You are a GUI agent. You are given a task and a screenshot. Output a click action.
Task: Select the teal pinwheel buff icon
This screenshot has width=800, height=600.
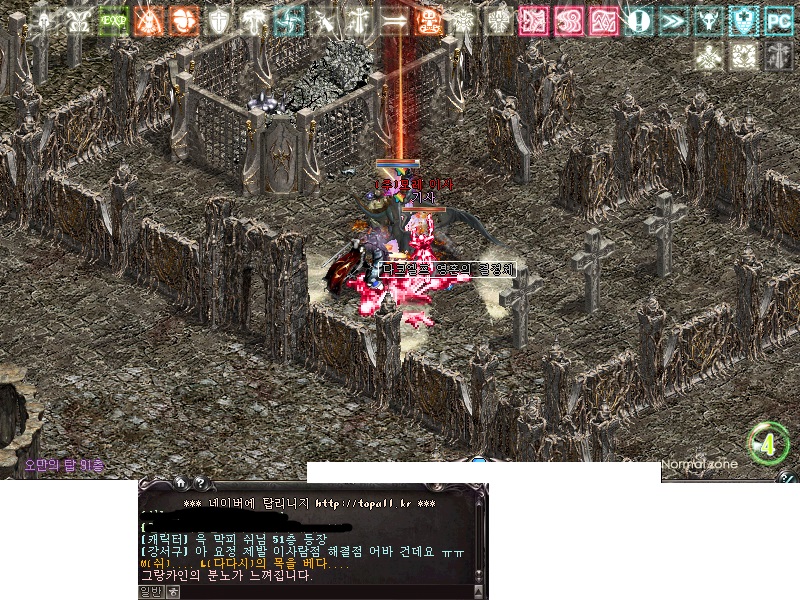pyautogui.click(x=290, y=20)
